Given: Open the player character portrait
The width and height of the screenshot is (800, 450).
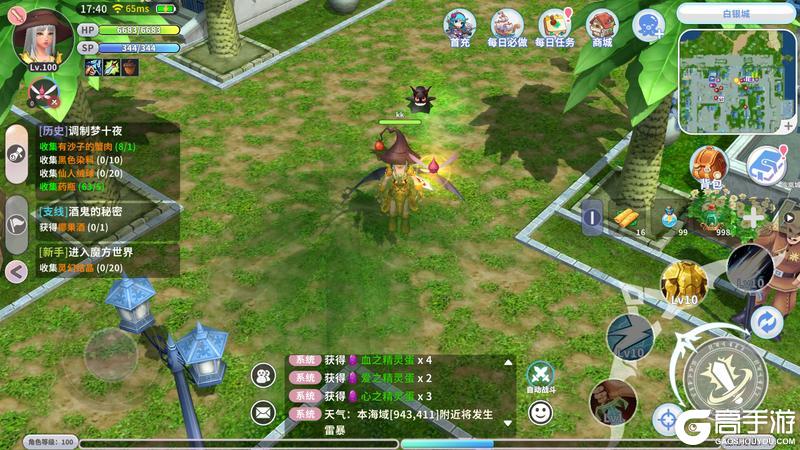Looking at the screenshot, I should click(37, 35).
